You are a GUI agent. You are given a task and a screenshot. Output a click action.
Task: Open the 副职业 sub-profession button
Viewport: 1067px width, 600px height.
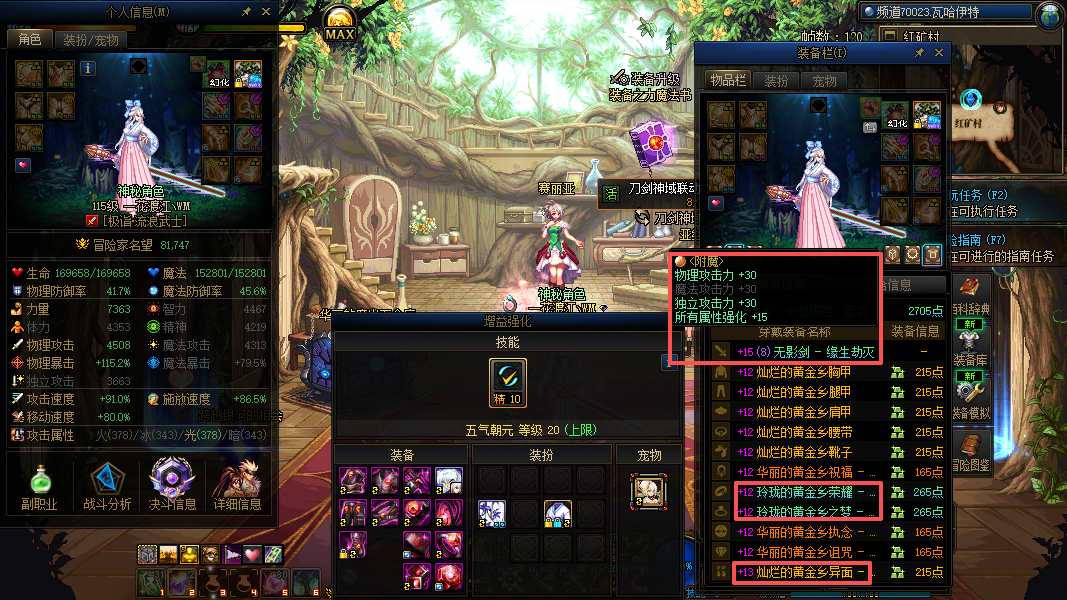pos(39,486)
